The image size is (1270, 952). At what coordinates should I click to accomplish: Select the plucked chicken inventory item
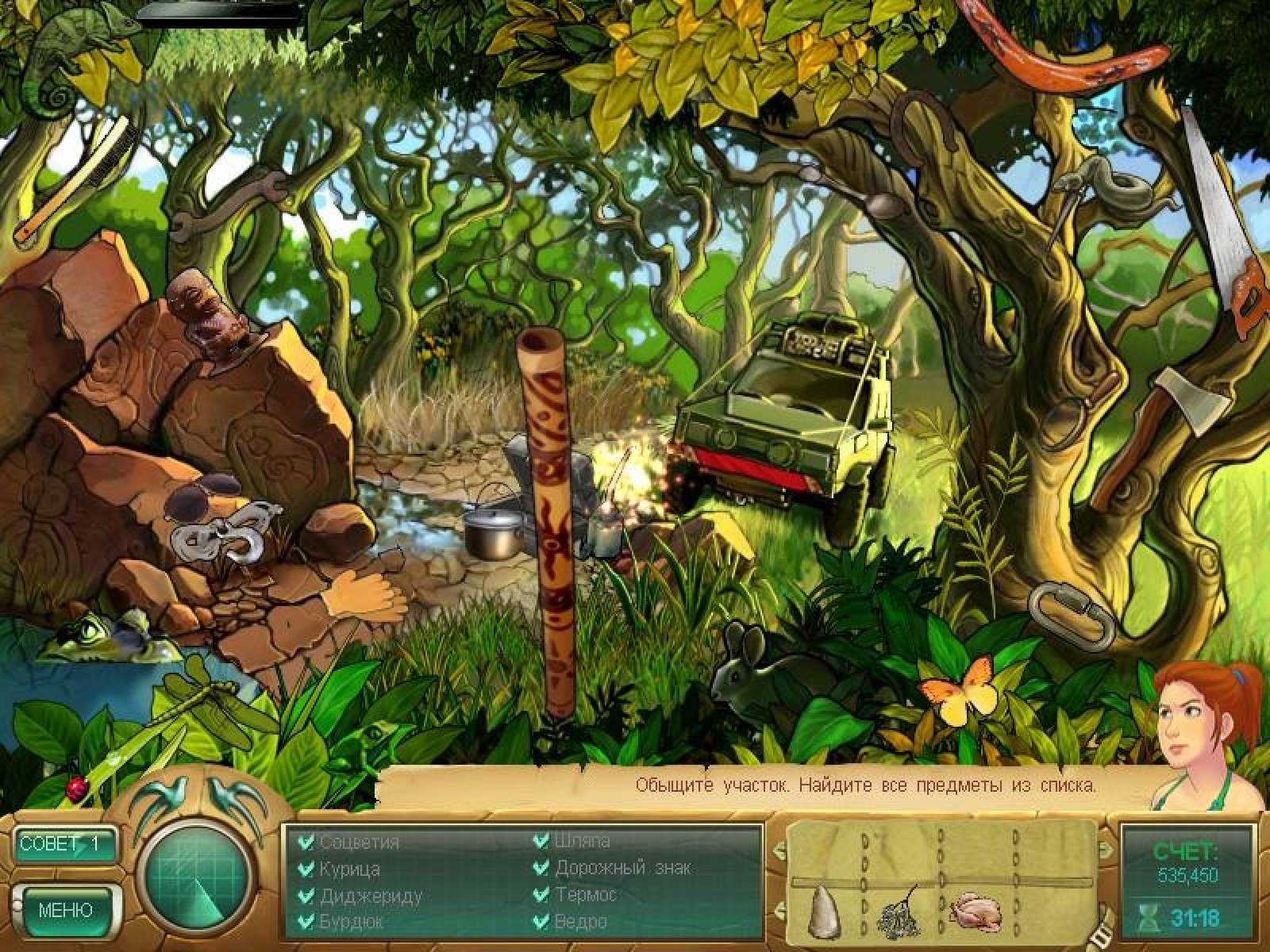tap(976, 911)
